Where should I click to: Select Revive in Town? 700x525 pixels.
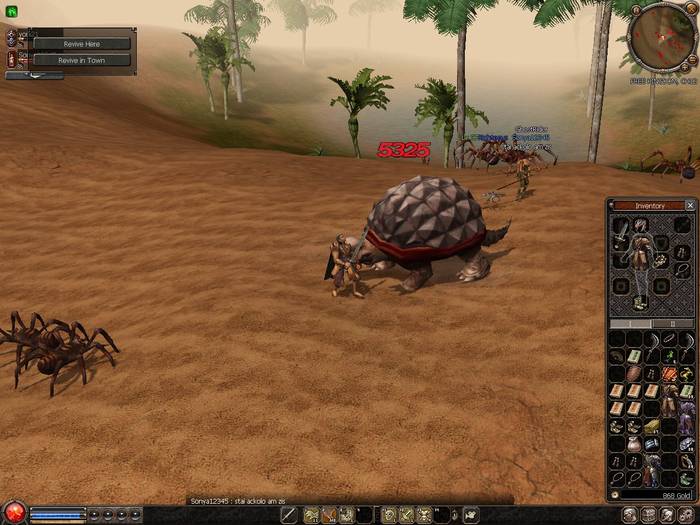pos(80,60)
